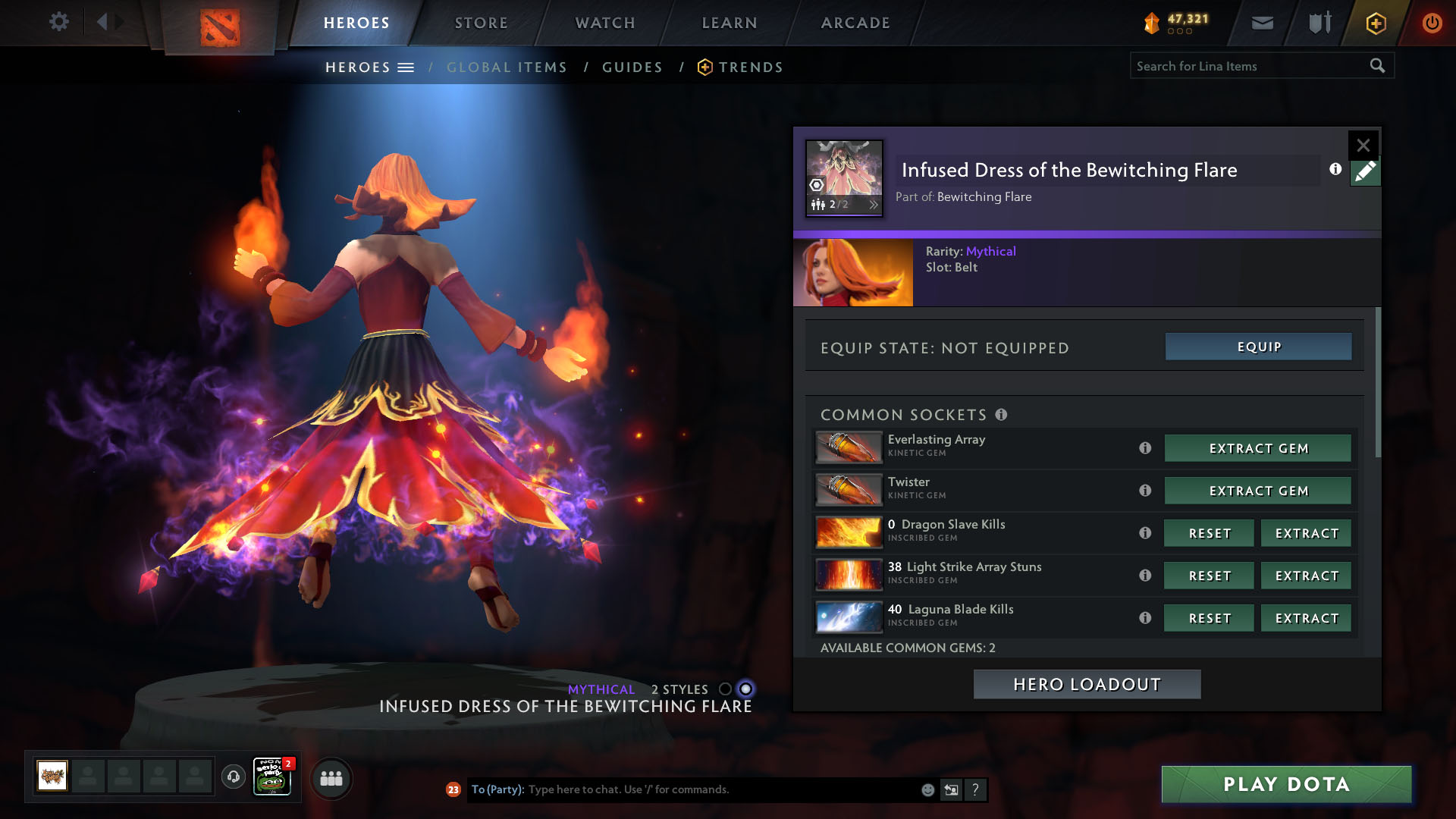Extract the Everlasting Array kinetic gem
Image resolution: width=1456 pixels, height=819 pixels.
pos(1258,448)
